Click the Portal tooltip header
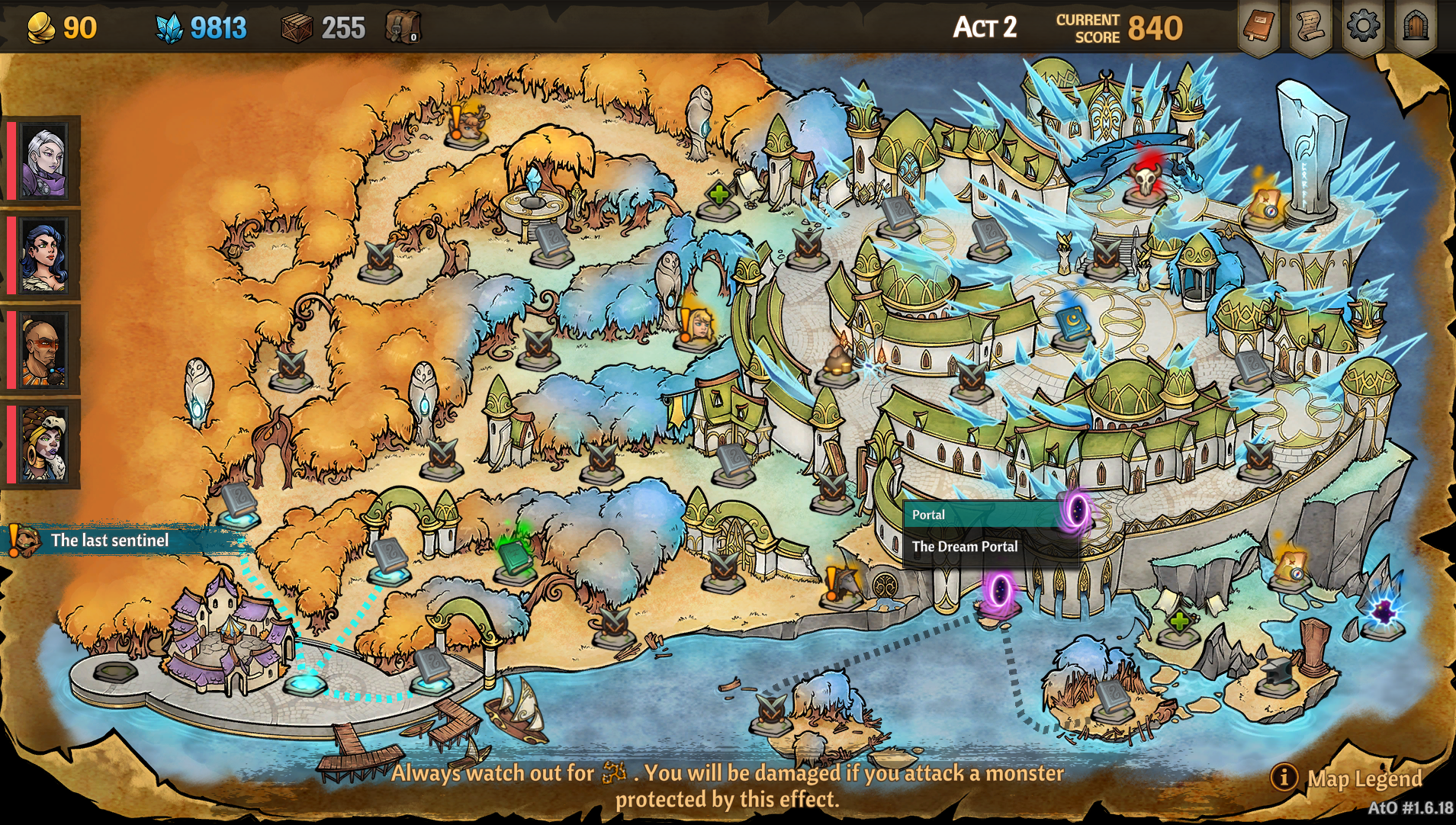 [x=929, y=515]
